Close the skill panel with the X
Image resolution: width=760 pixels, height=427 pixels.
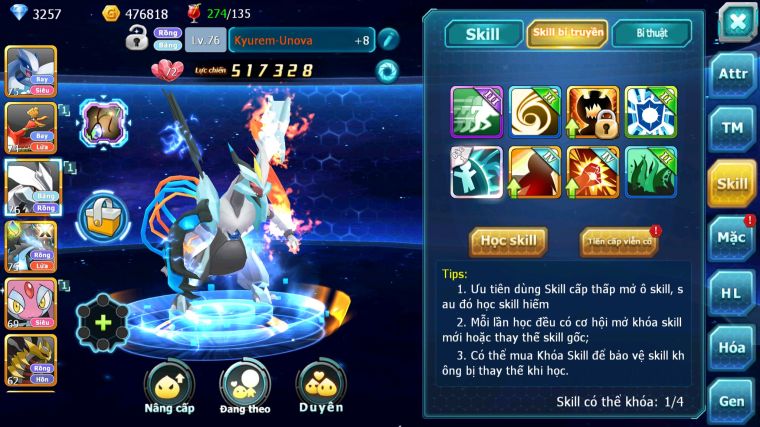point(736,21)
